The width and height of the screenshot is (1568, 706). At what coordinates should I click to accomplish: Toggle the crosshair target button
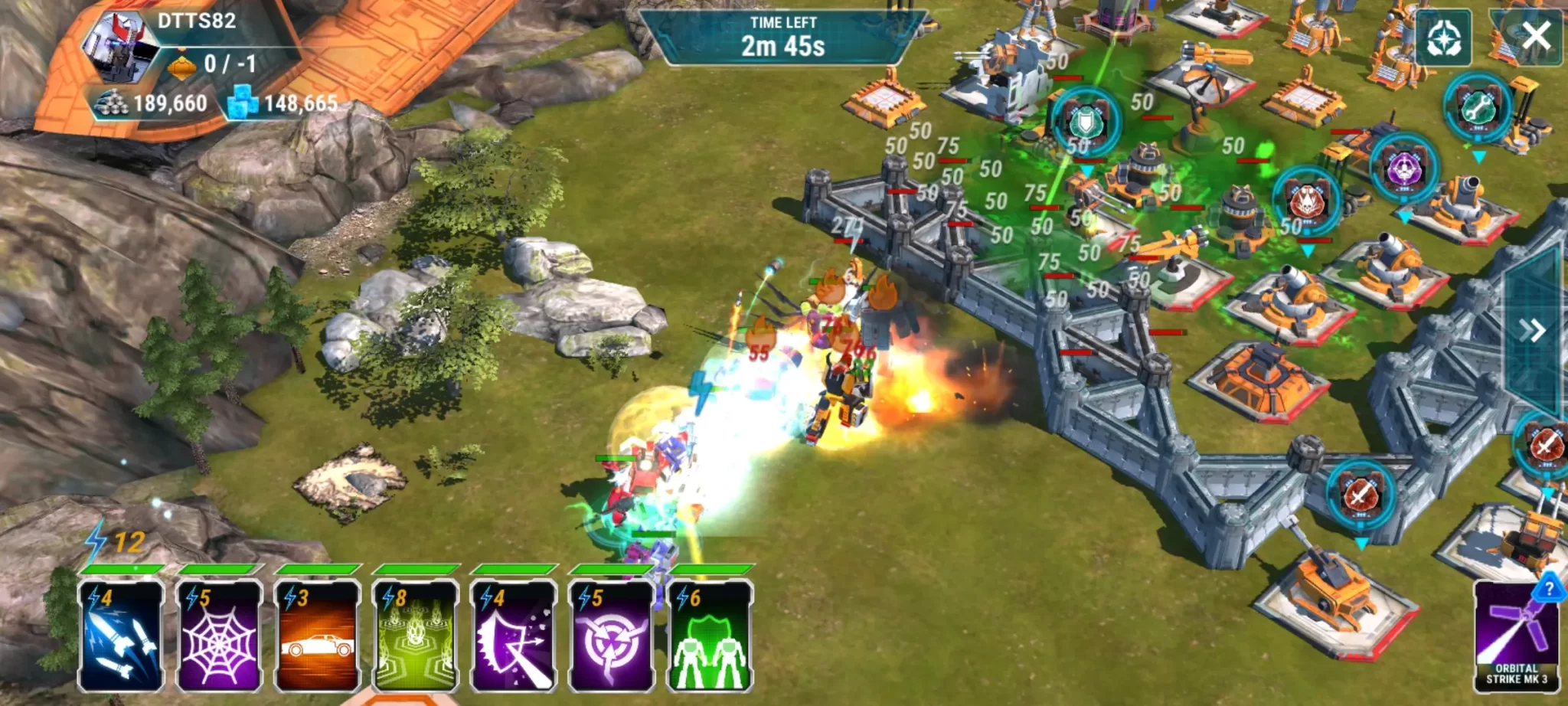point(1443,38)
